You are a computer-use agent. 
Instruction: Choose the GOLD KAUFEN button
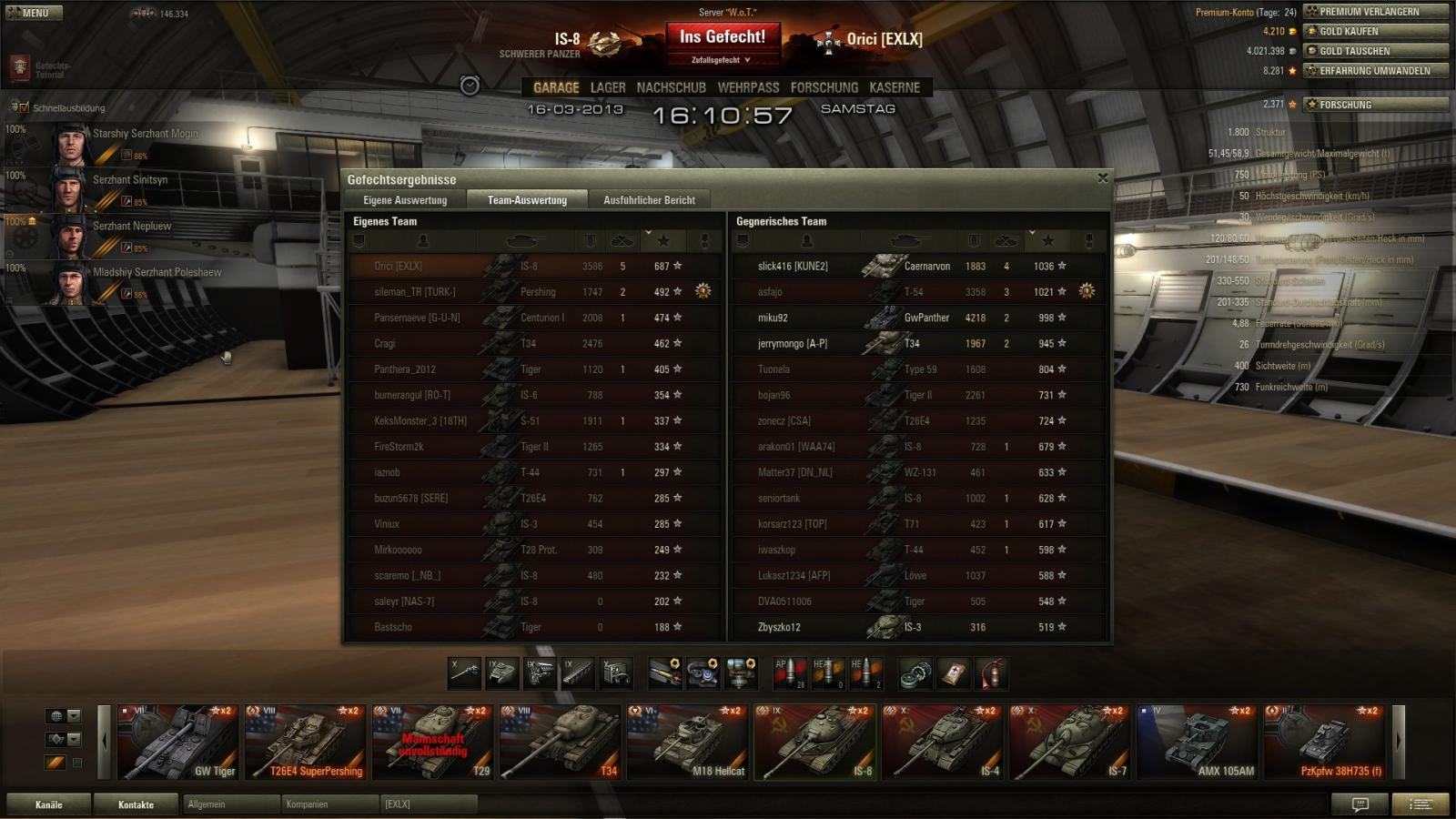[x=1375, y=31]
